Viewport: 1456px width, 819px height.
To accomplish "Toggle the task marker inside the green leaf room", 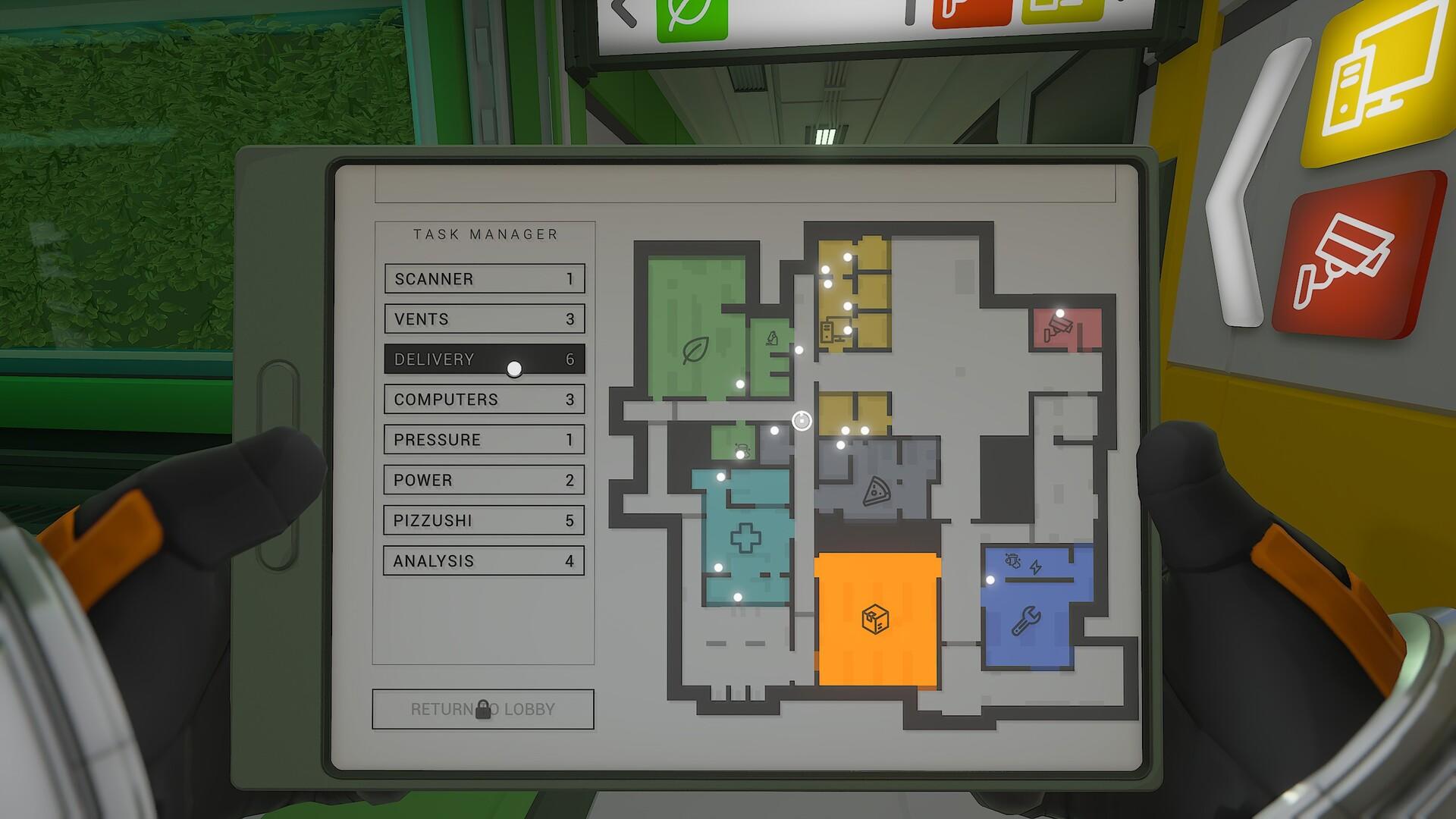I will [x=739, y=384].
